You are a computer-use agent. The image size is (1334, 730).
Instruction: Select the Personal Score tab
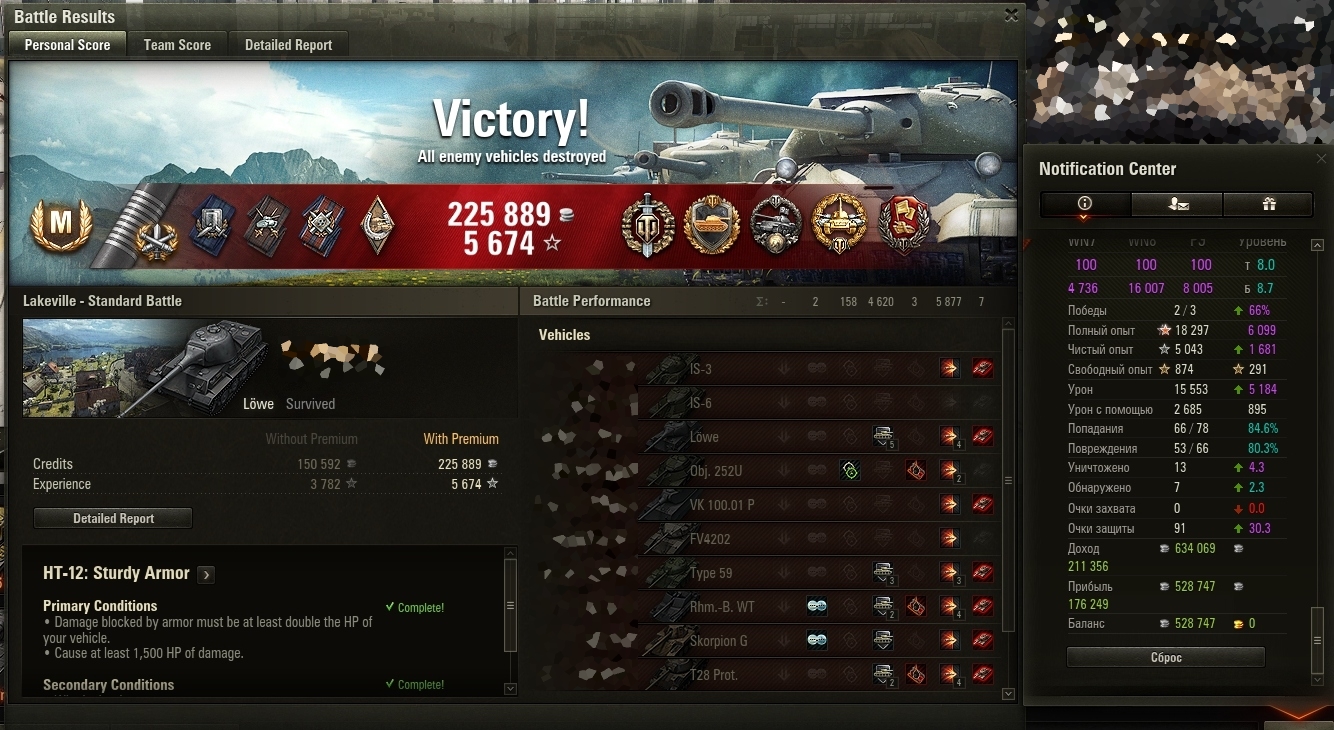[67, 45]
